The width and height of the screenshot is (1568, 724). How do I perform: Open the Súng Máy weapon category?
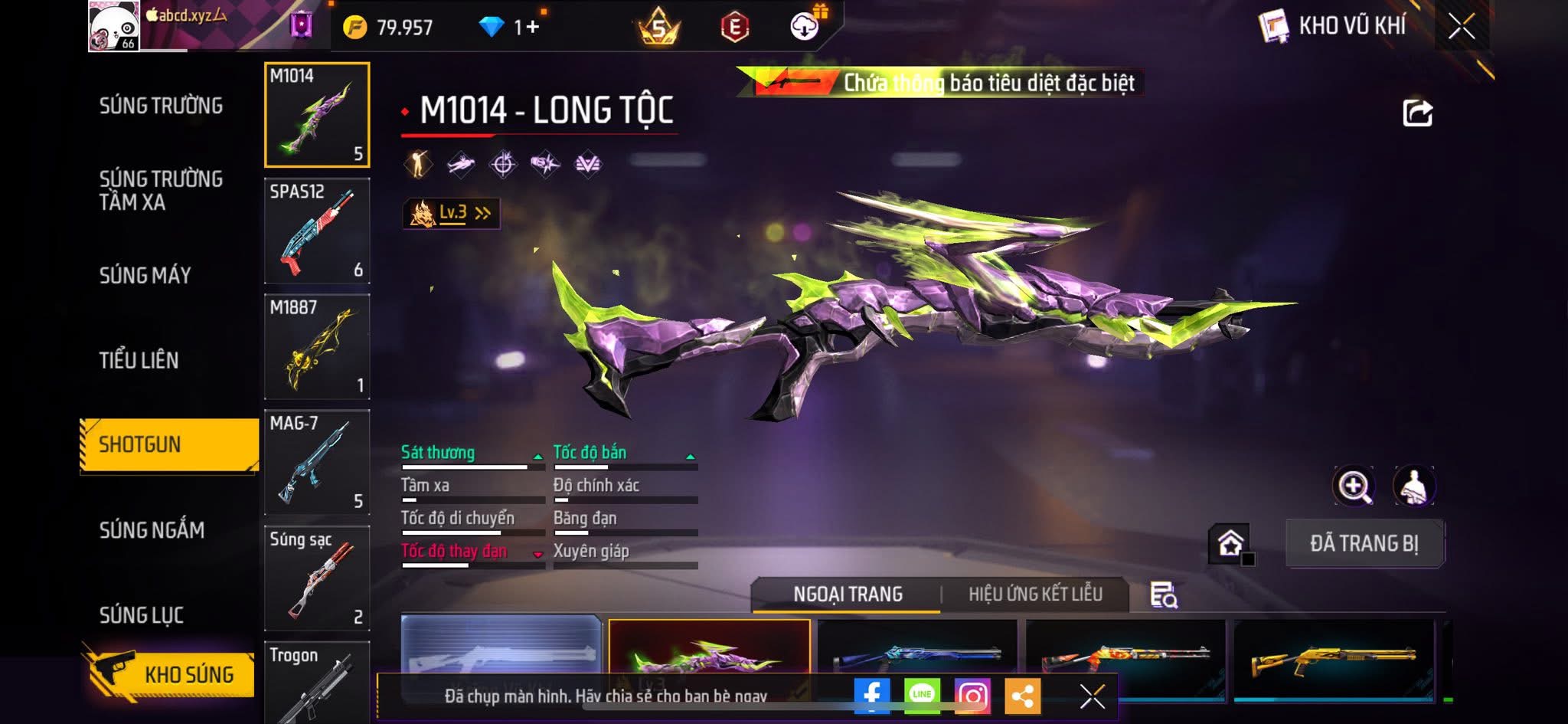(x=145, y=275)
